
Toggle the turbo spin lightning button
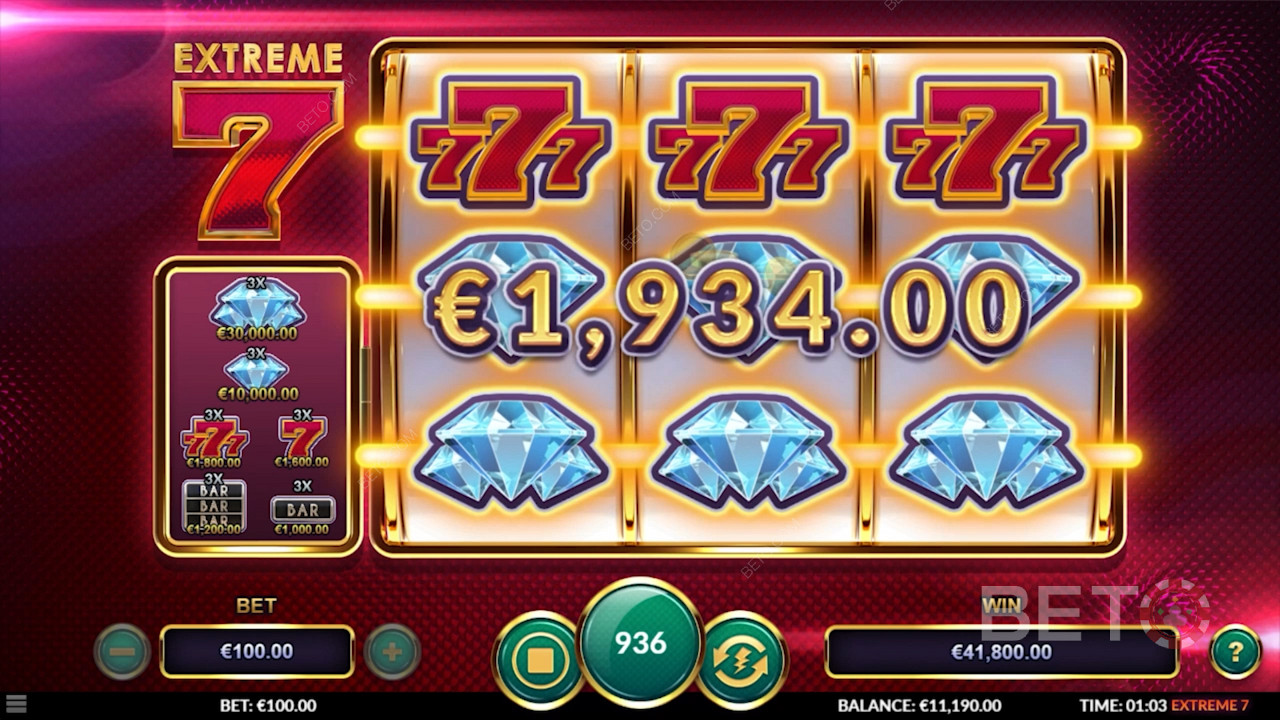coord(741,660)
